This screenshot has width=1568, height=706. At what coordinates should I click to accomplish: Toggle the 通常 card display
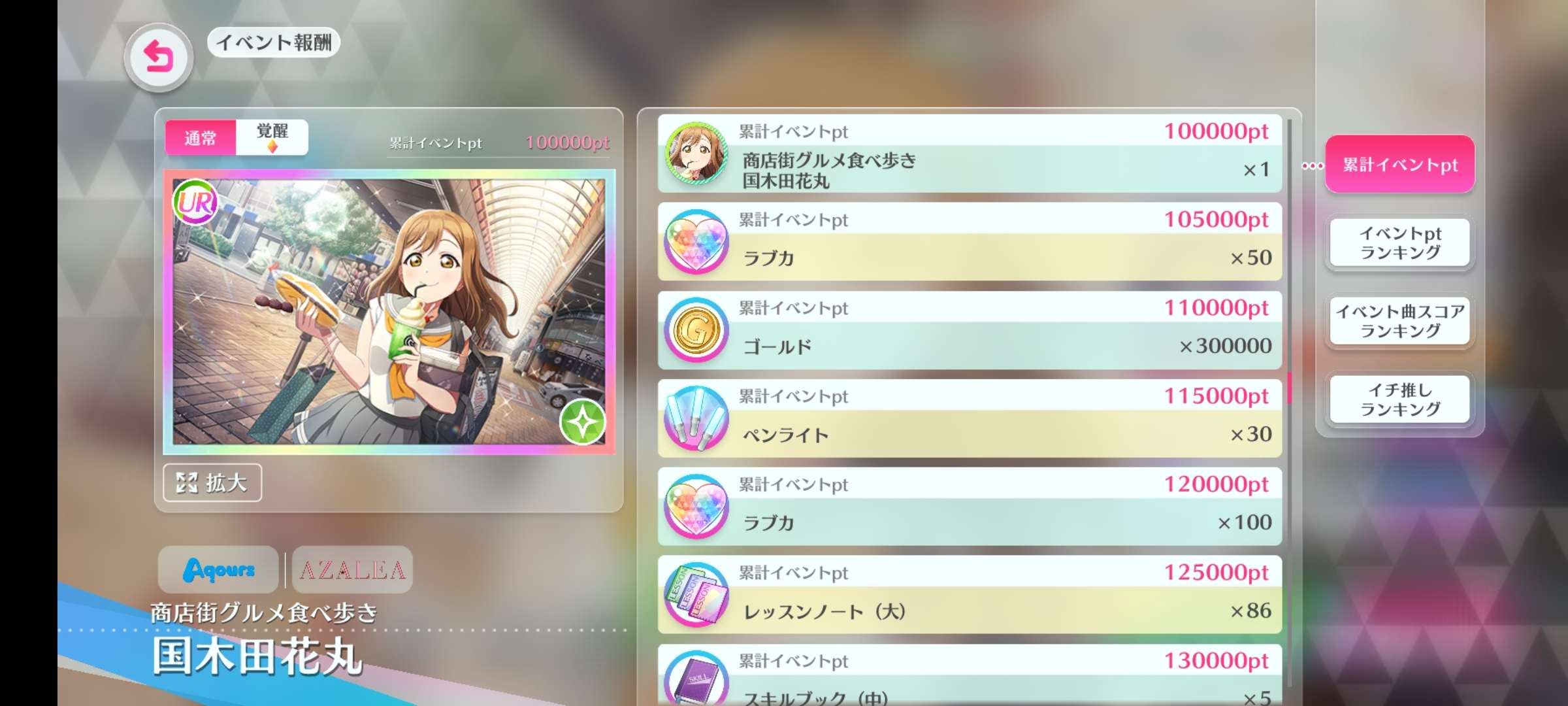click(200, 139)
